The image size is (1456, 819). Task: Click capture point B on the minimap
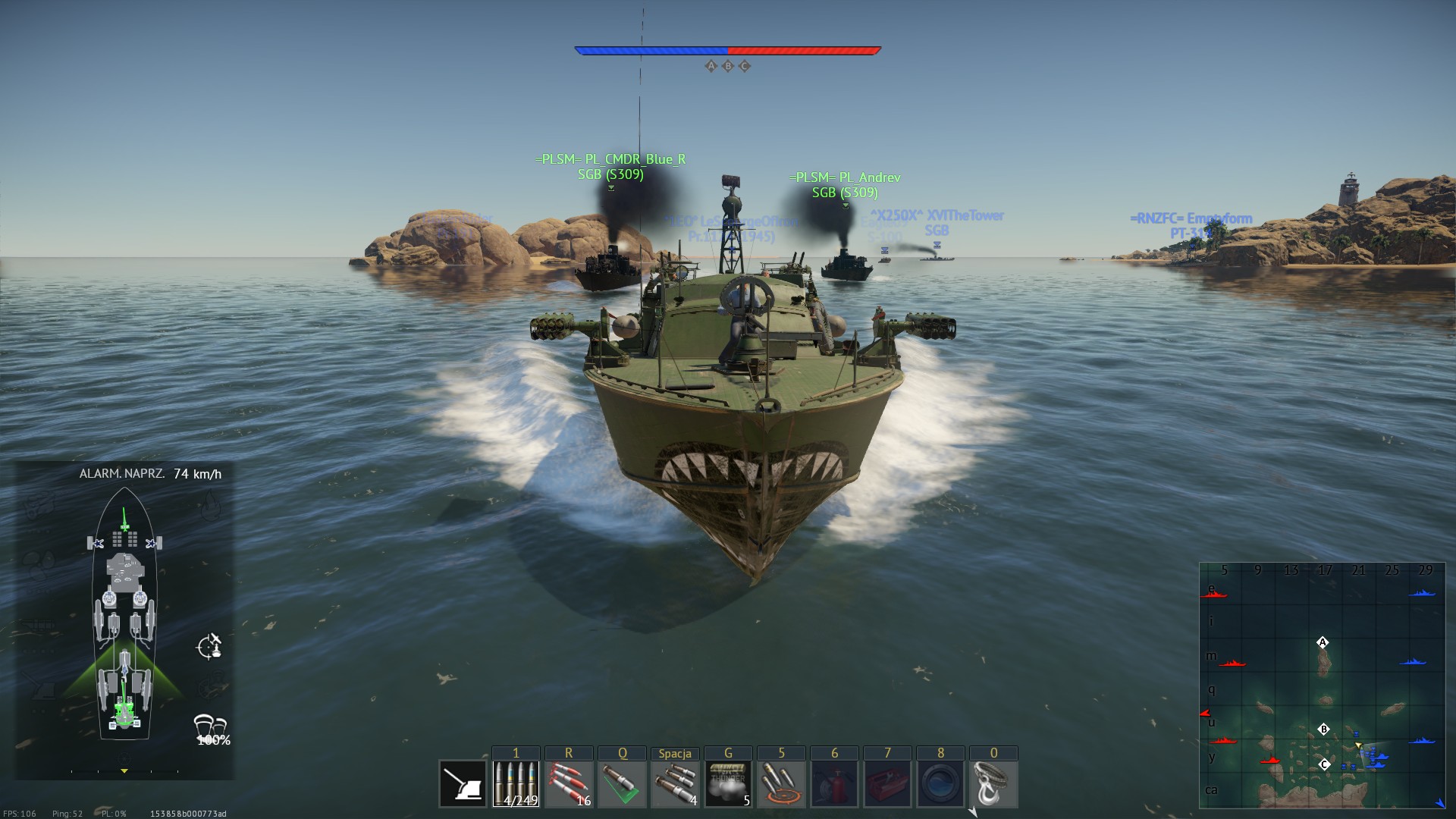1323,730
